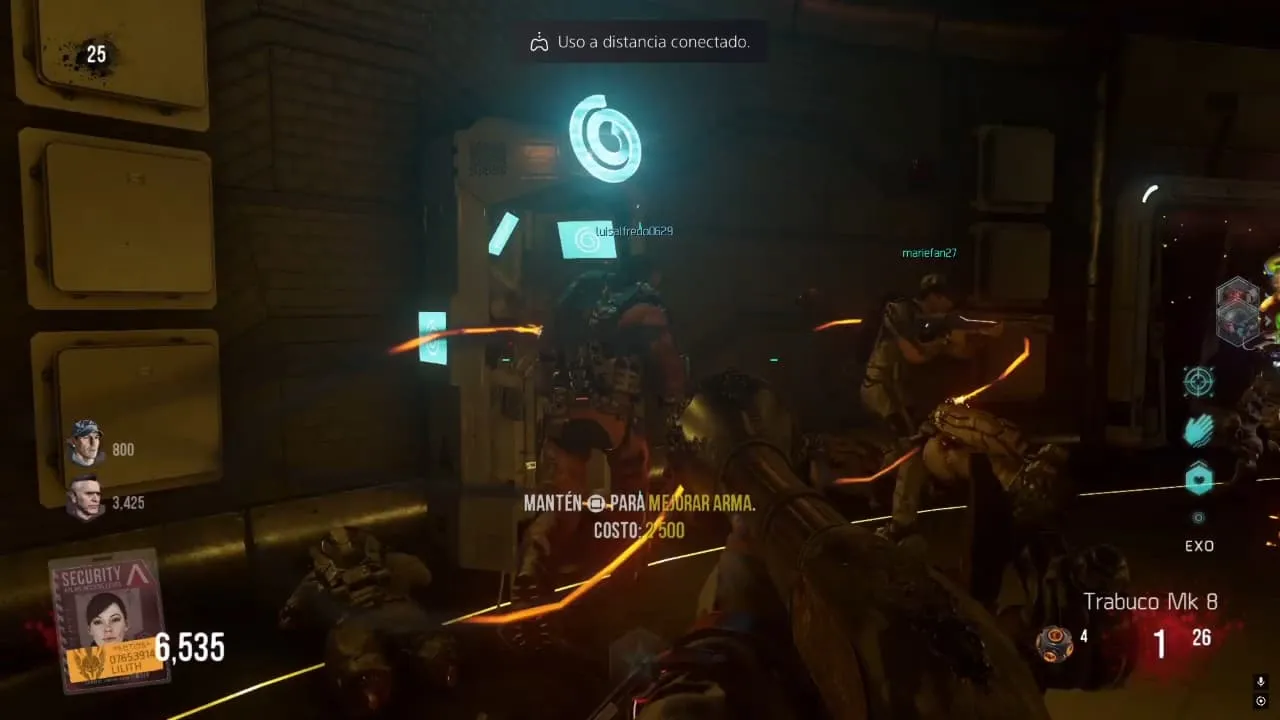Select the glowing hand perk icon
The width and height of the screenshot is (1280, 720).
tap(1198, 430)
